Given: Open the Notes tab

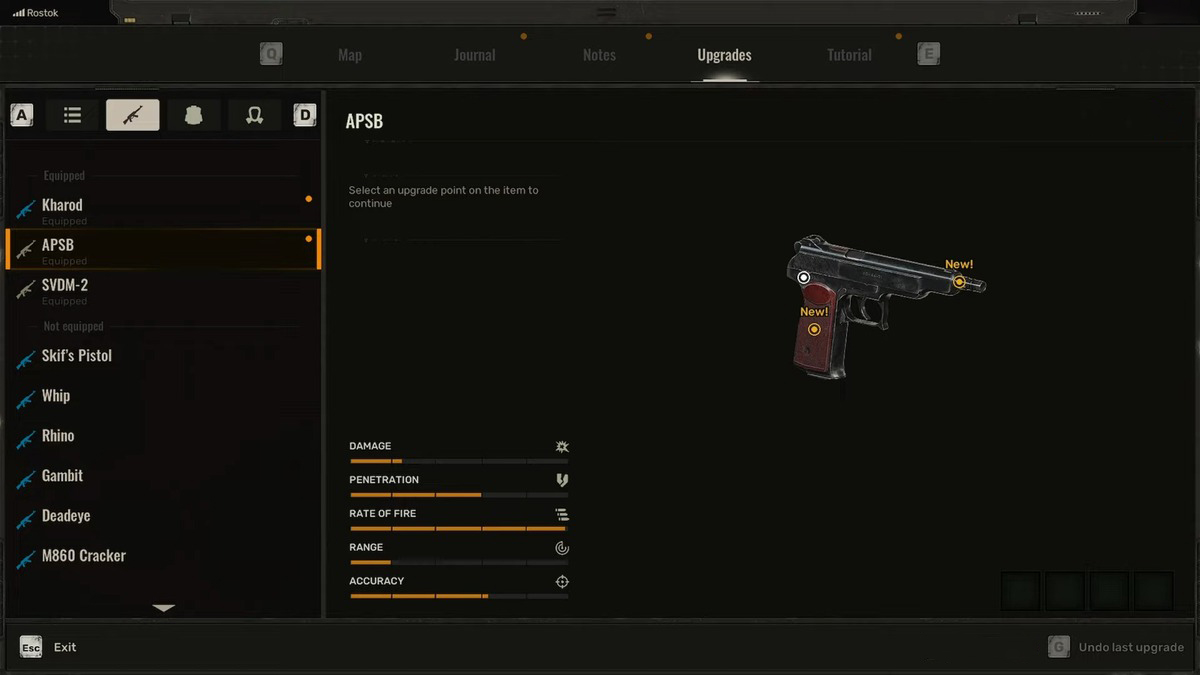Looking at the screenshot, I should click(599, 55).
